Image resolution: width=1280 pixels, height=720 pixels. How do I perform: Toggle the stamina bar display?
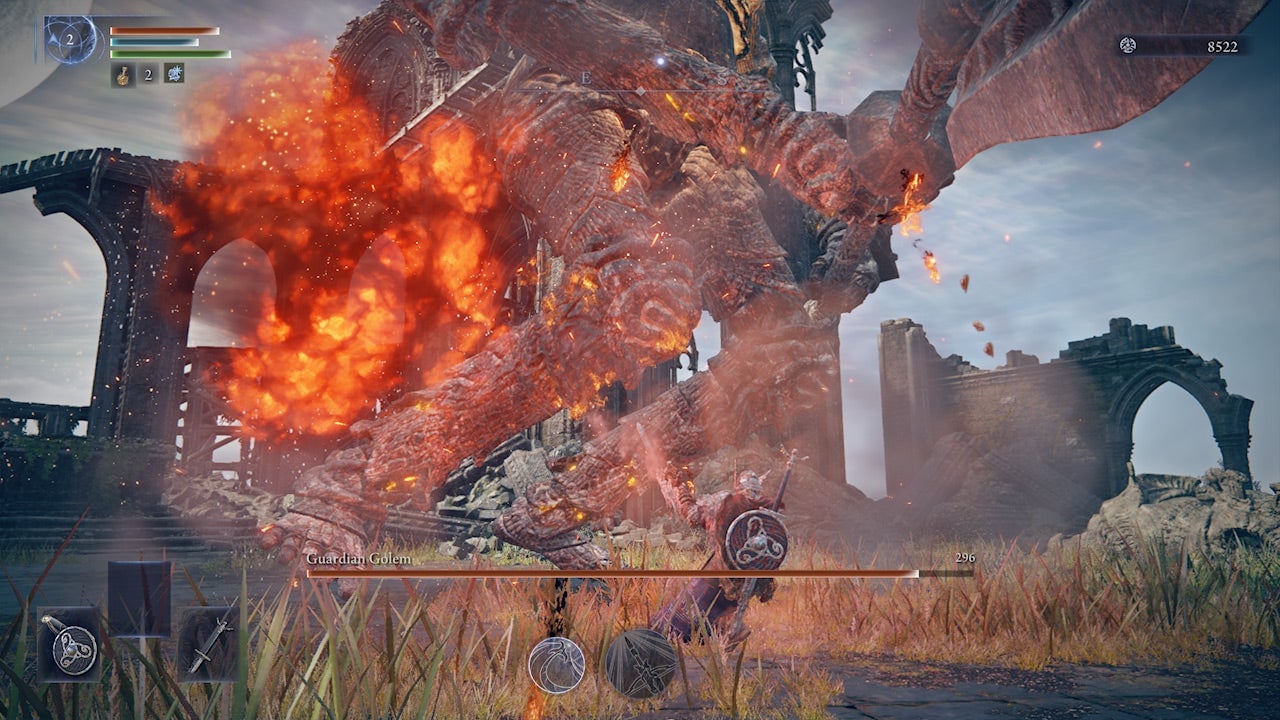[x=168, y=55]
